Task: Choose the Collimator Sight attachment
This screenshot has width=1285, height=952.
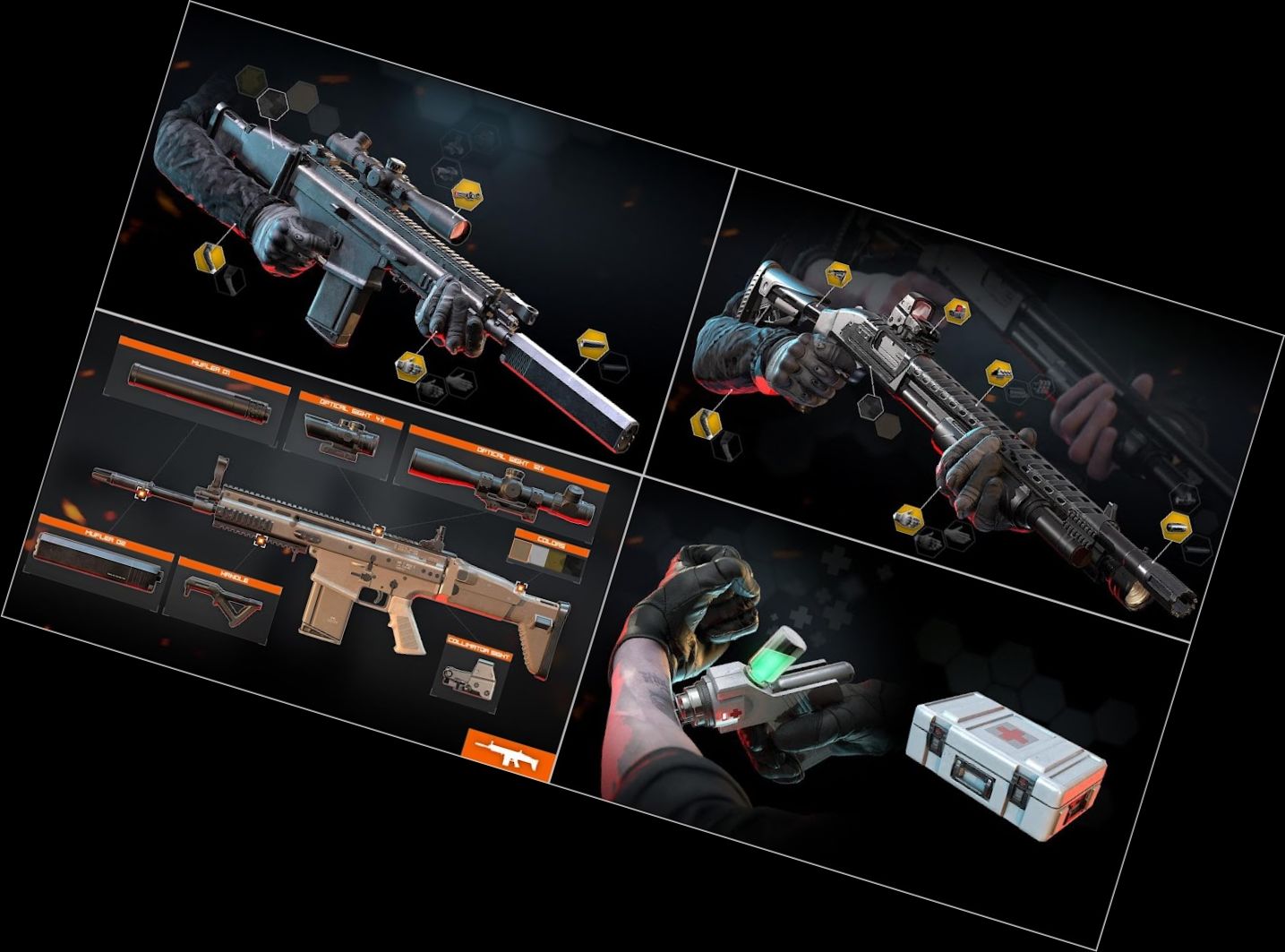Action: click(x=469, y=673)
